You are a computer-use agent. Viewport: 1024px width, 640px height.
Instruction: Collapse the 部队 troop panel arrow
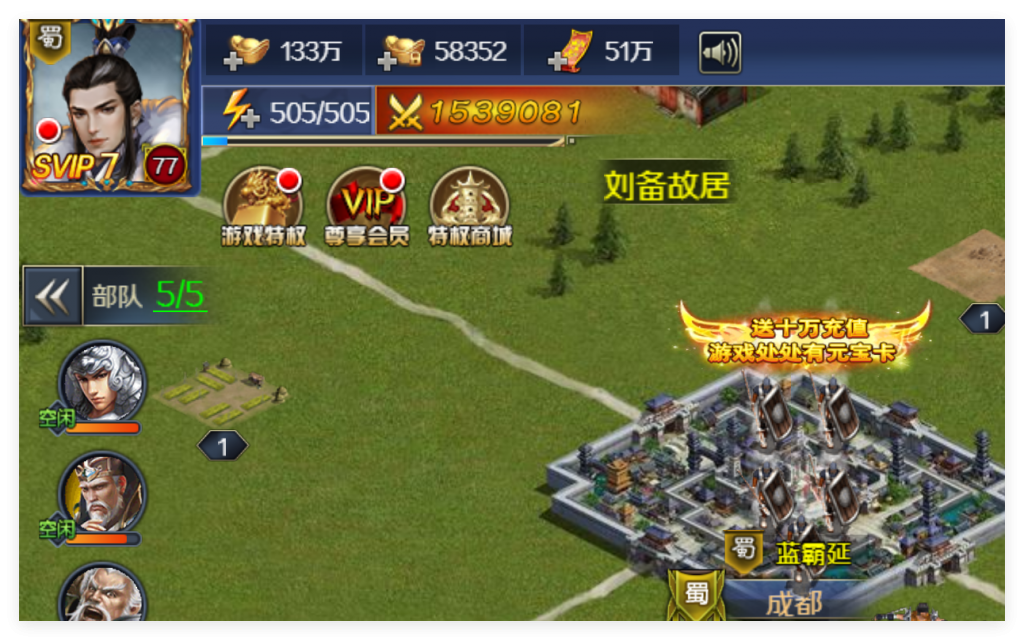coord(53,296)
